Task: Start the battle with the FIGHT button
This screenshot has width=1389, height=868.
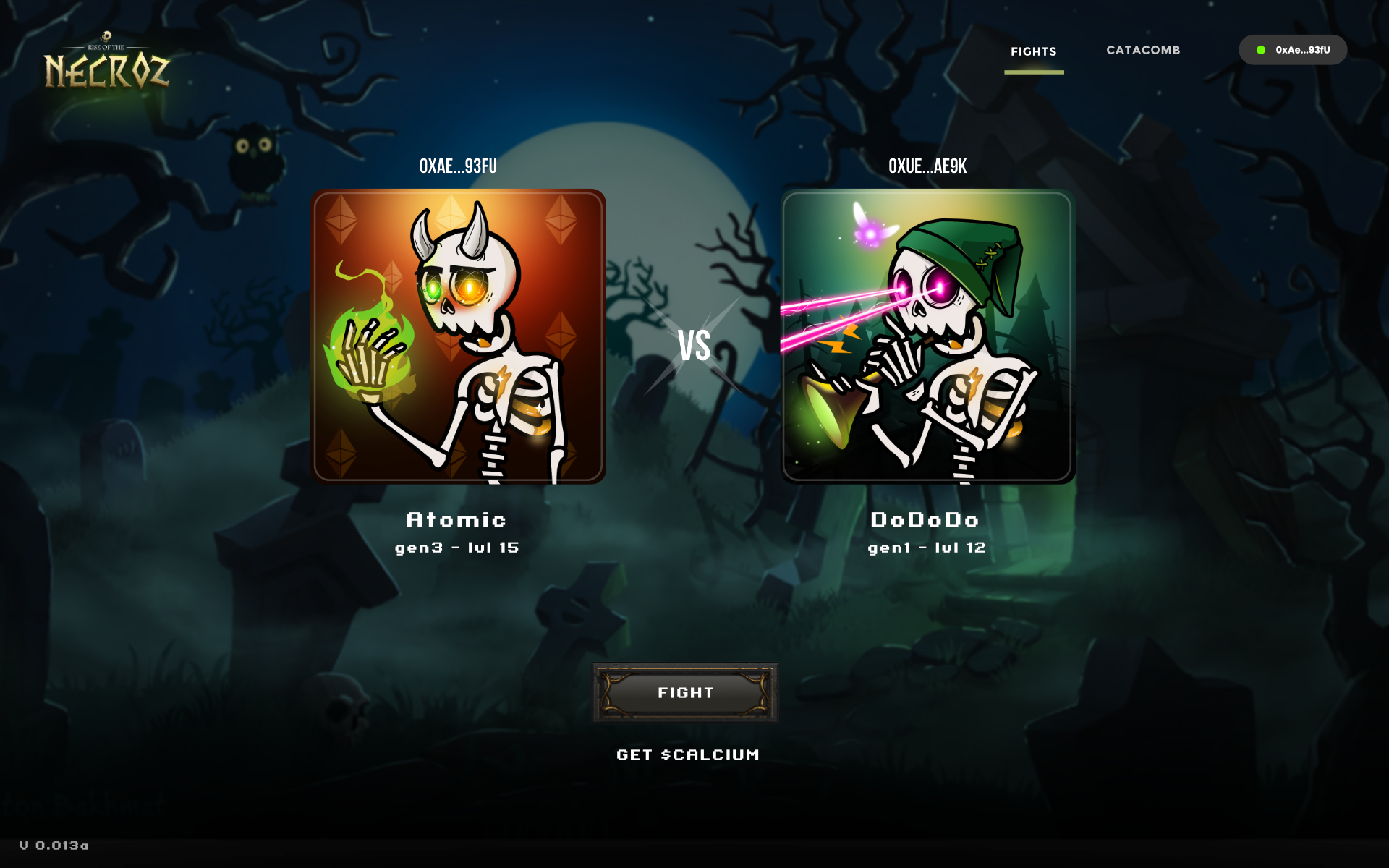Action: [685, 693]
